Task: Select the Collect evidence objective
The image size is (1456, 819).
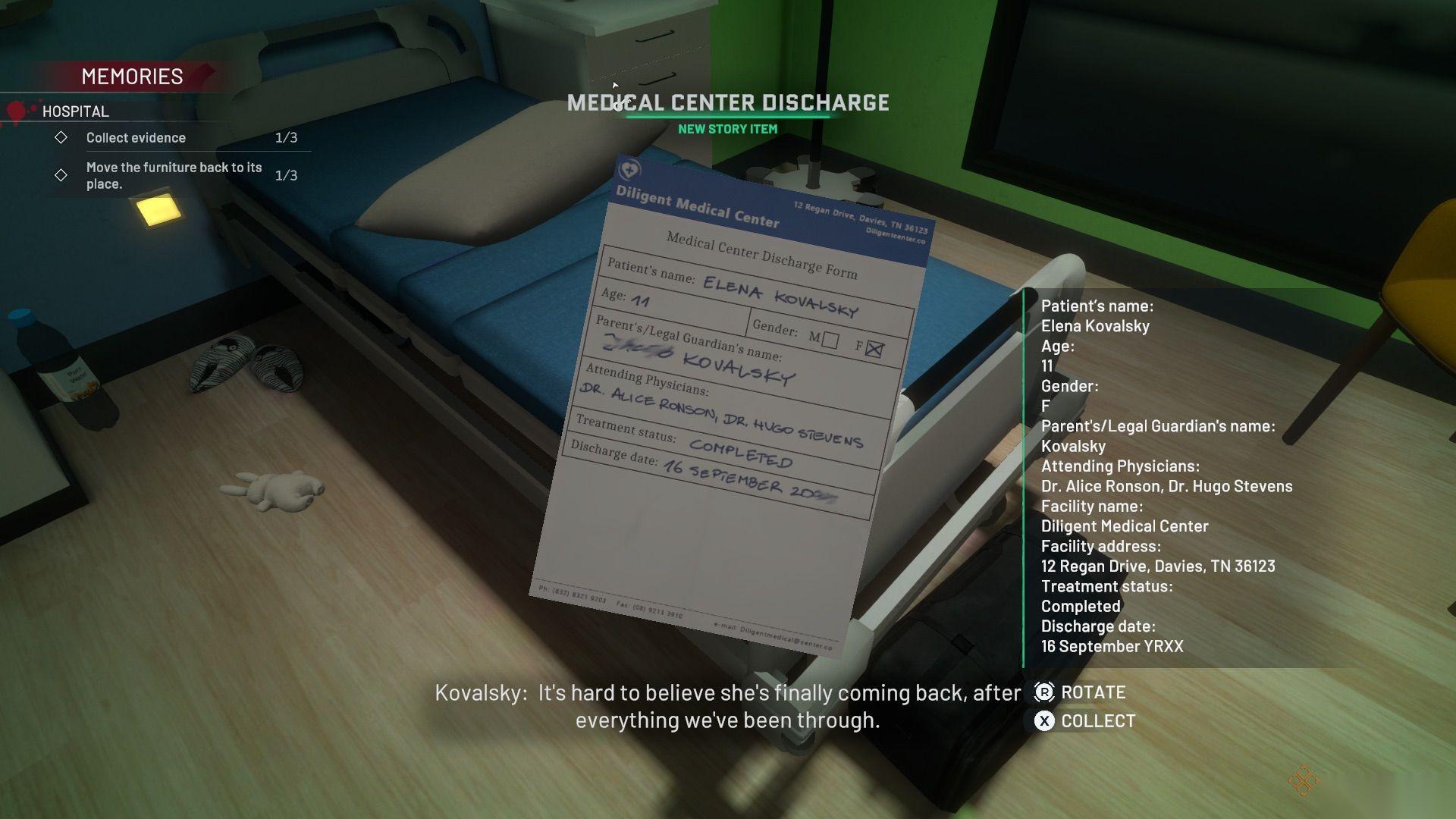Action: [136, 137]
